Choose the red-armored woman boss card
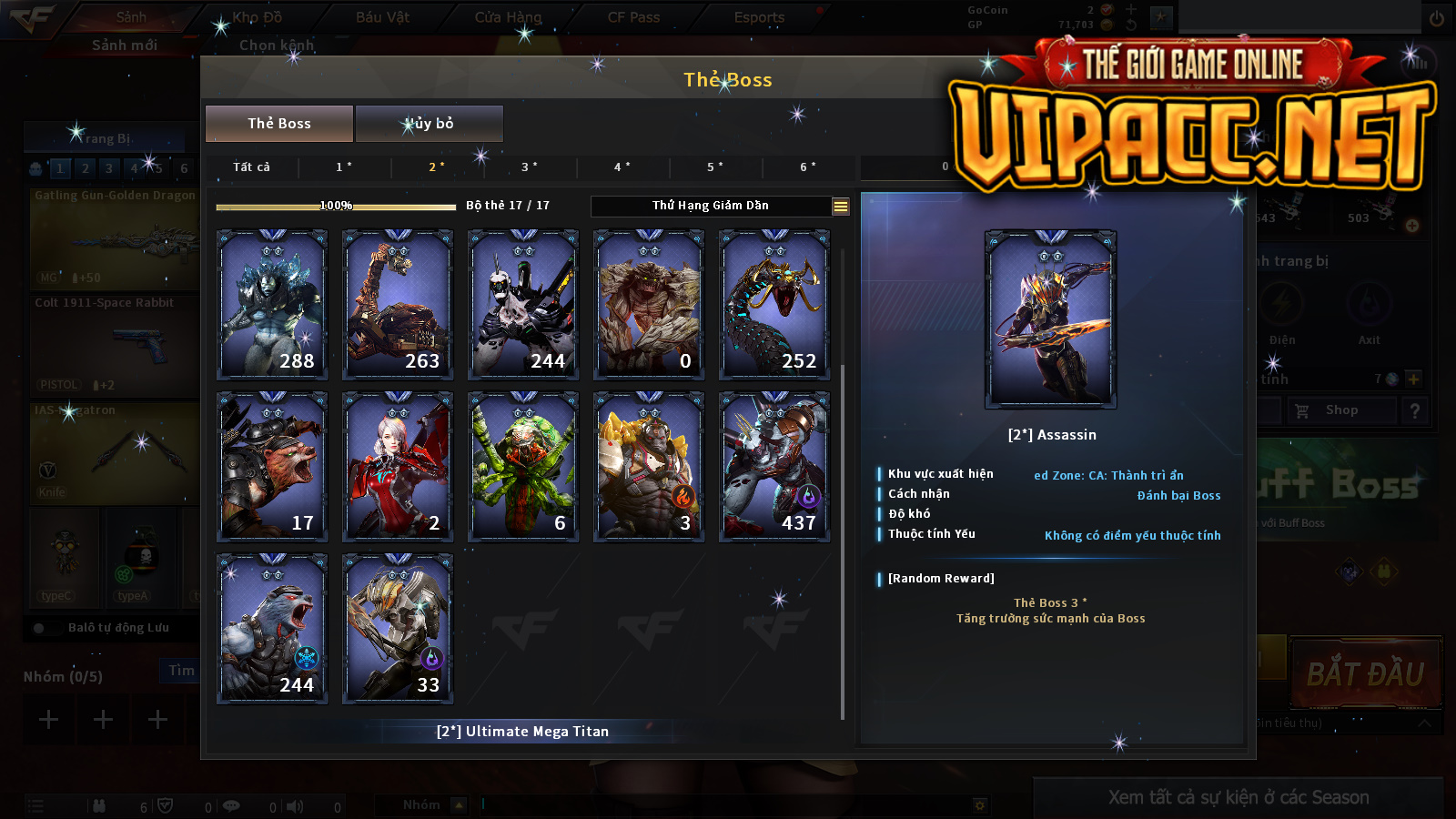The image size is (1456, 819). click(398, 466)
